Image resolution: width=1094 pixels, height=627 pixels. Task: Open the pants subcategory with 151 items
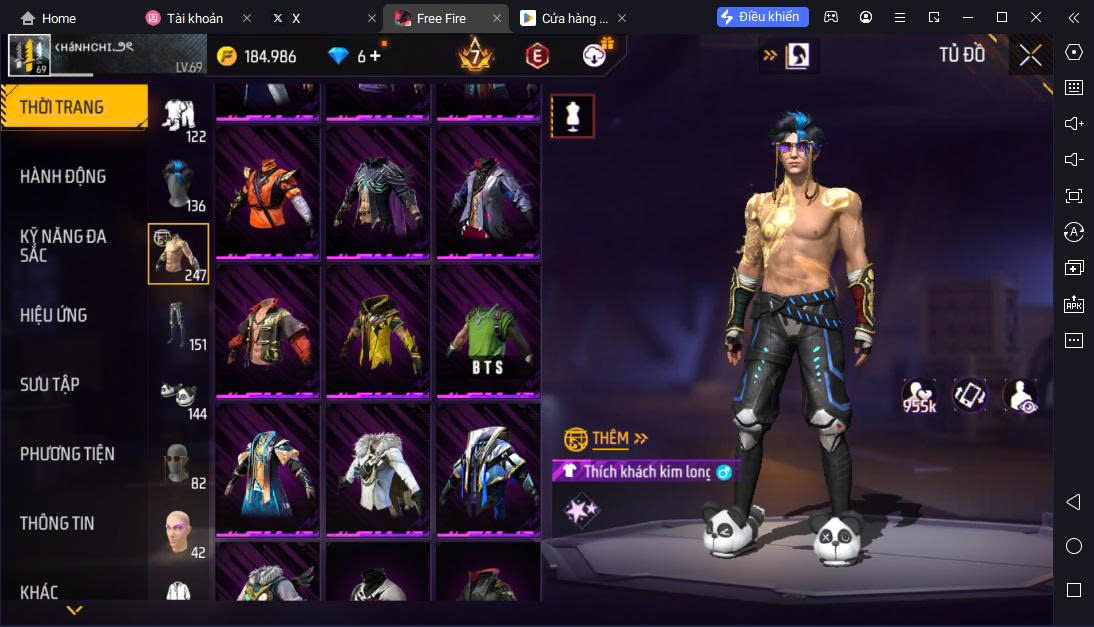point(179,323)
